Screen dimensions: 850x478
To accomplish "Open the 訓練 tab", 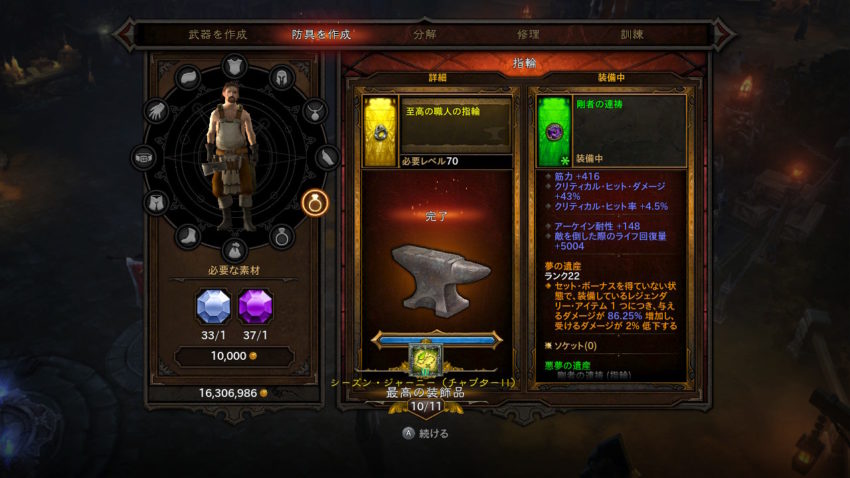I will [x=632, y=34].
